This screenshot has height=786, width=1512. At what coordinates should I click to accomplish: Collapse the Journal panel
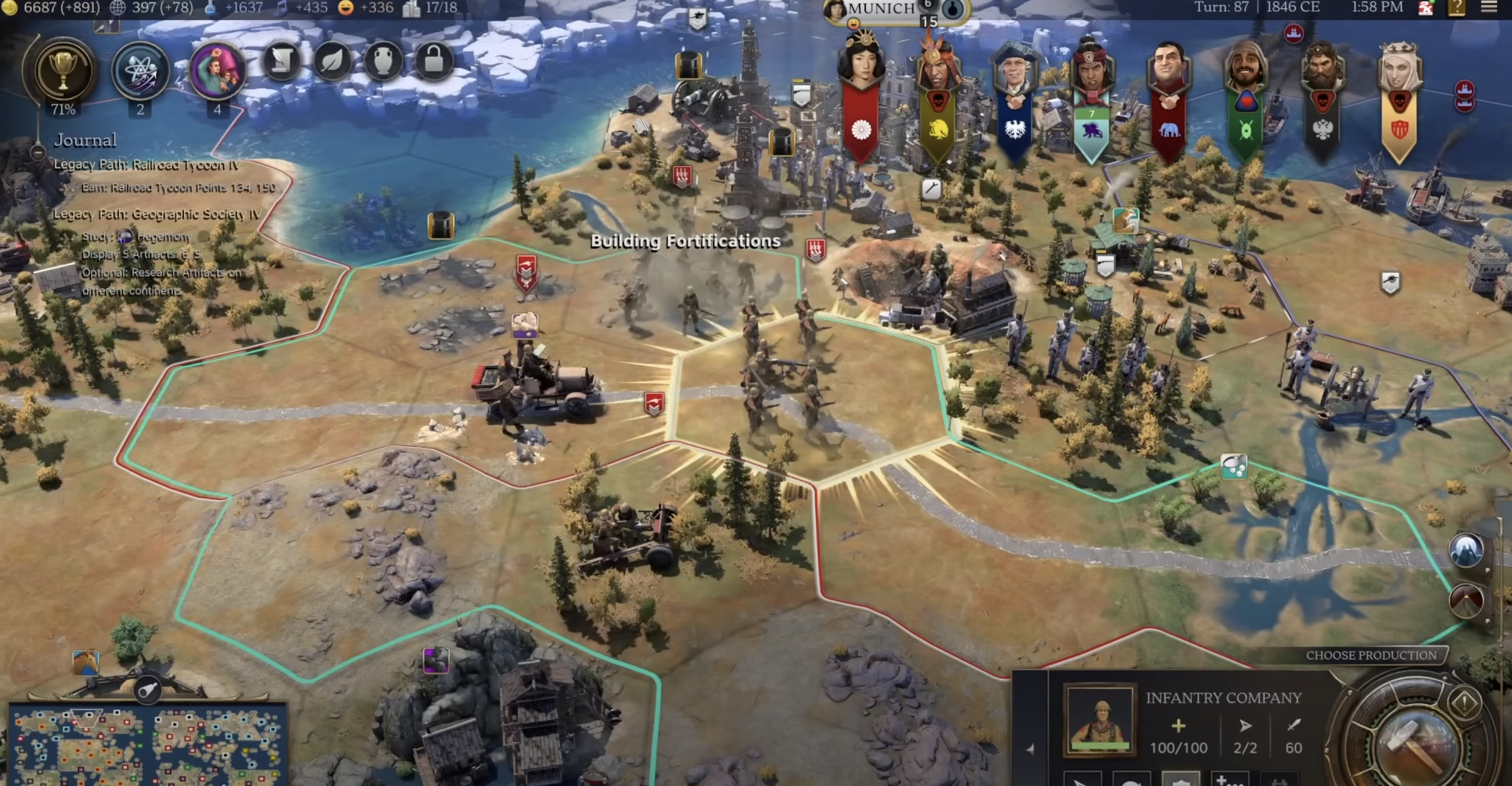[38, 153]
